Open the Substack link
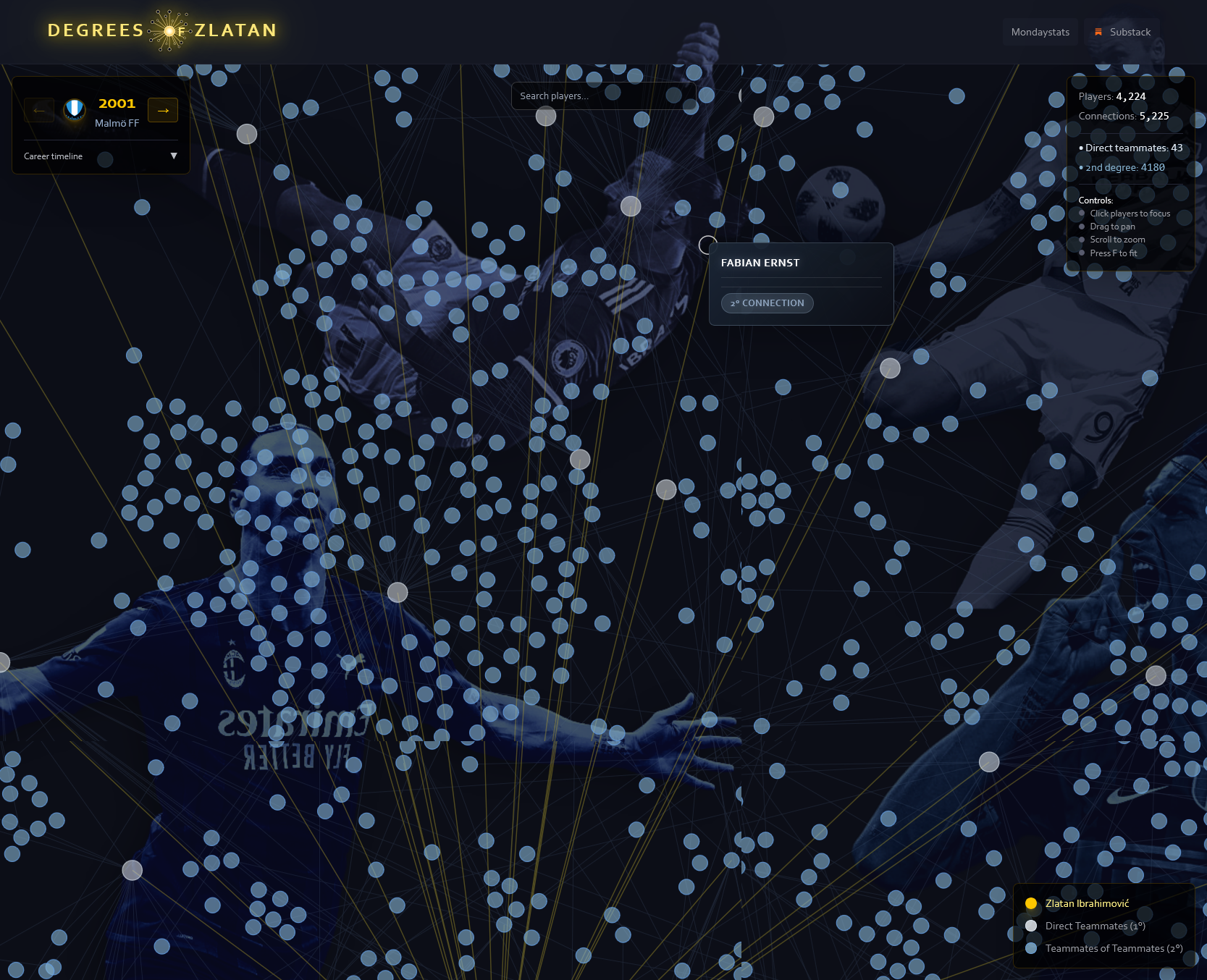Image resolution: width=1207 pixels, height=980 pixels. [1122, 33]
